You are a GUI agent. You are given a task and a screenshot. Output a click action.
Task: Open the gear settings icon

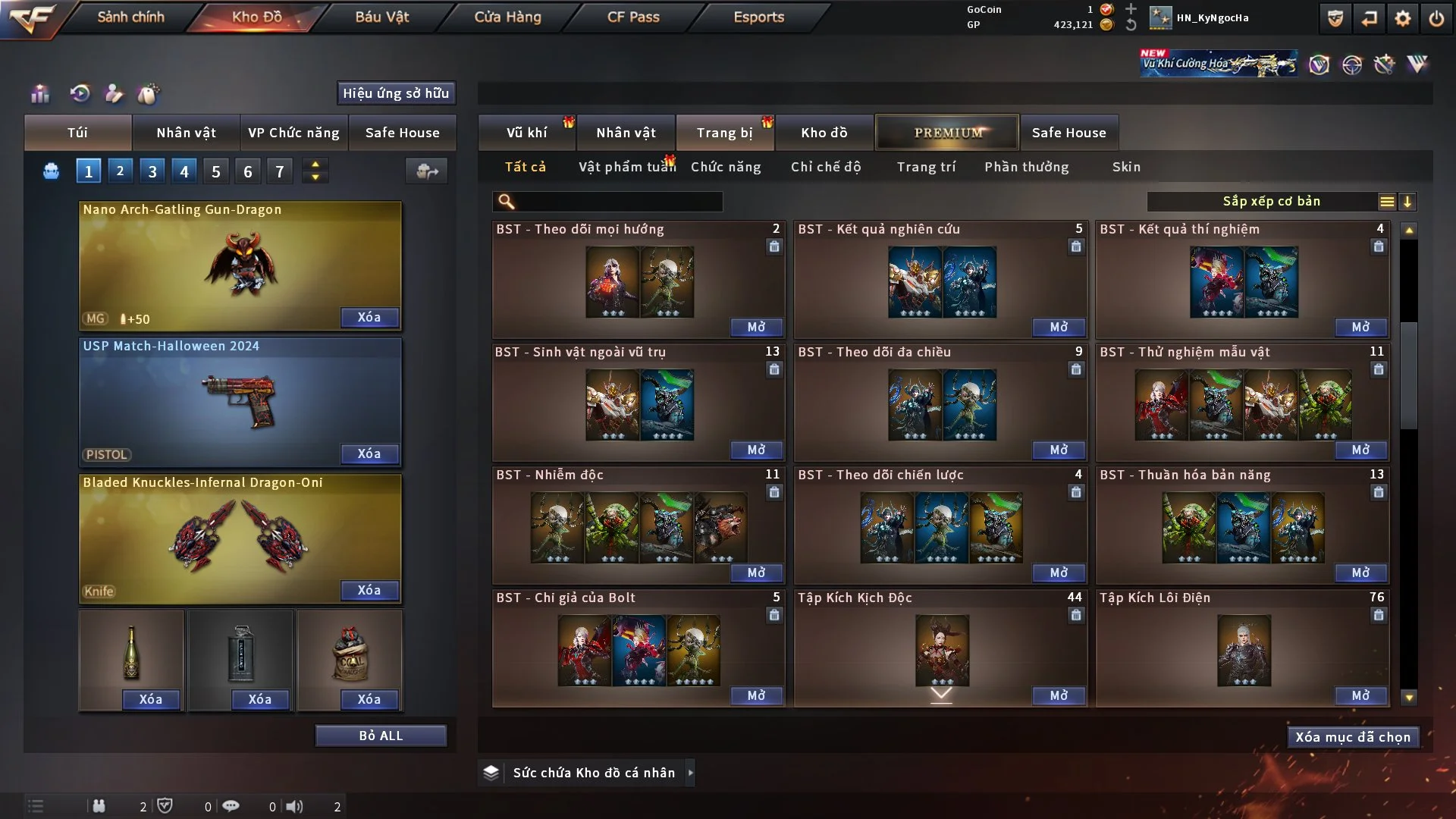[1403, 18]
